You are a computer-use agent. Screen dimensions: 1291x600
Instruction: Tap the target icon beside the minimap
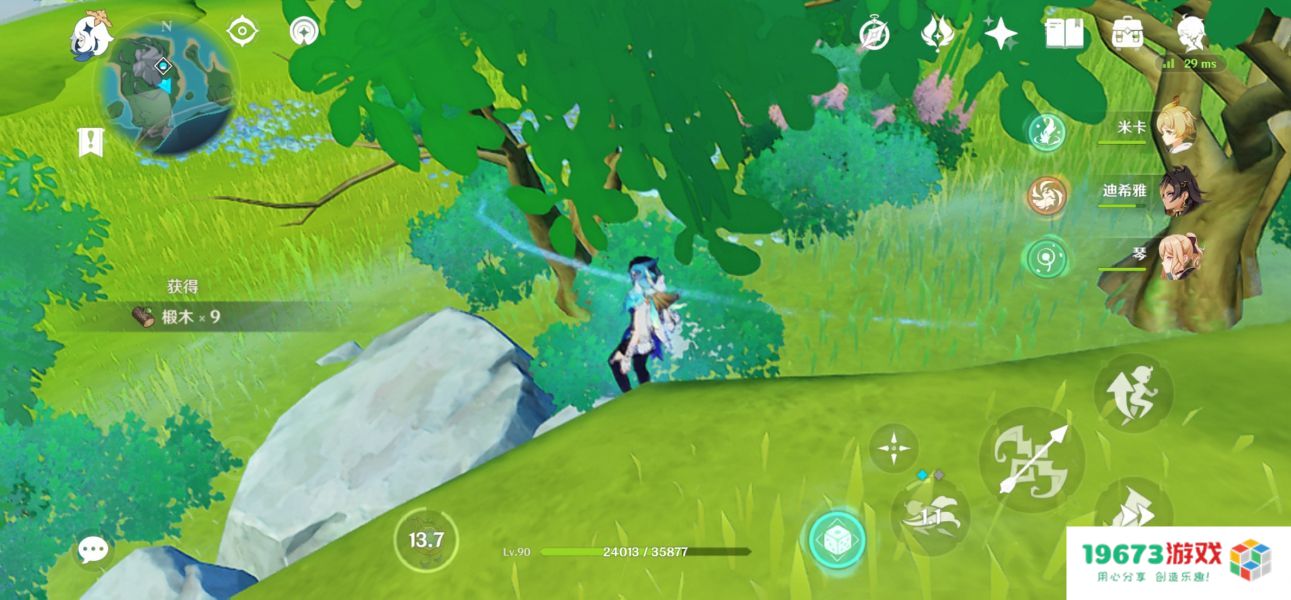click(x=242, y=31)
